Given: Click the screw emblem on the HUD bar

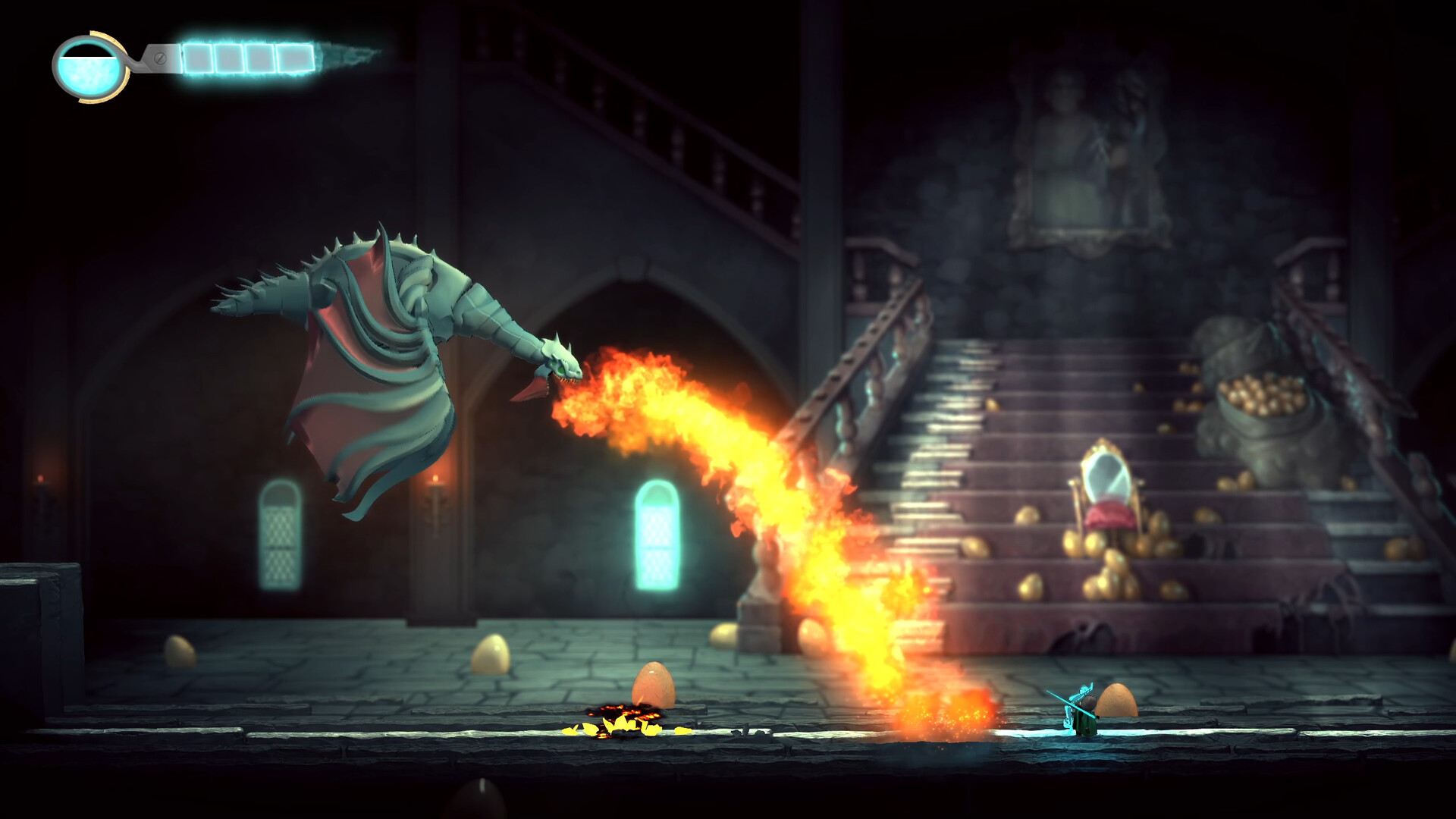Looking at the screenshot, I should [161, 58].
